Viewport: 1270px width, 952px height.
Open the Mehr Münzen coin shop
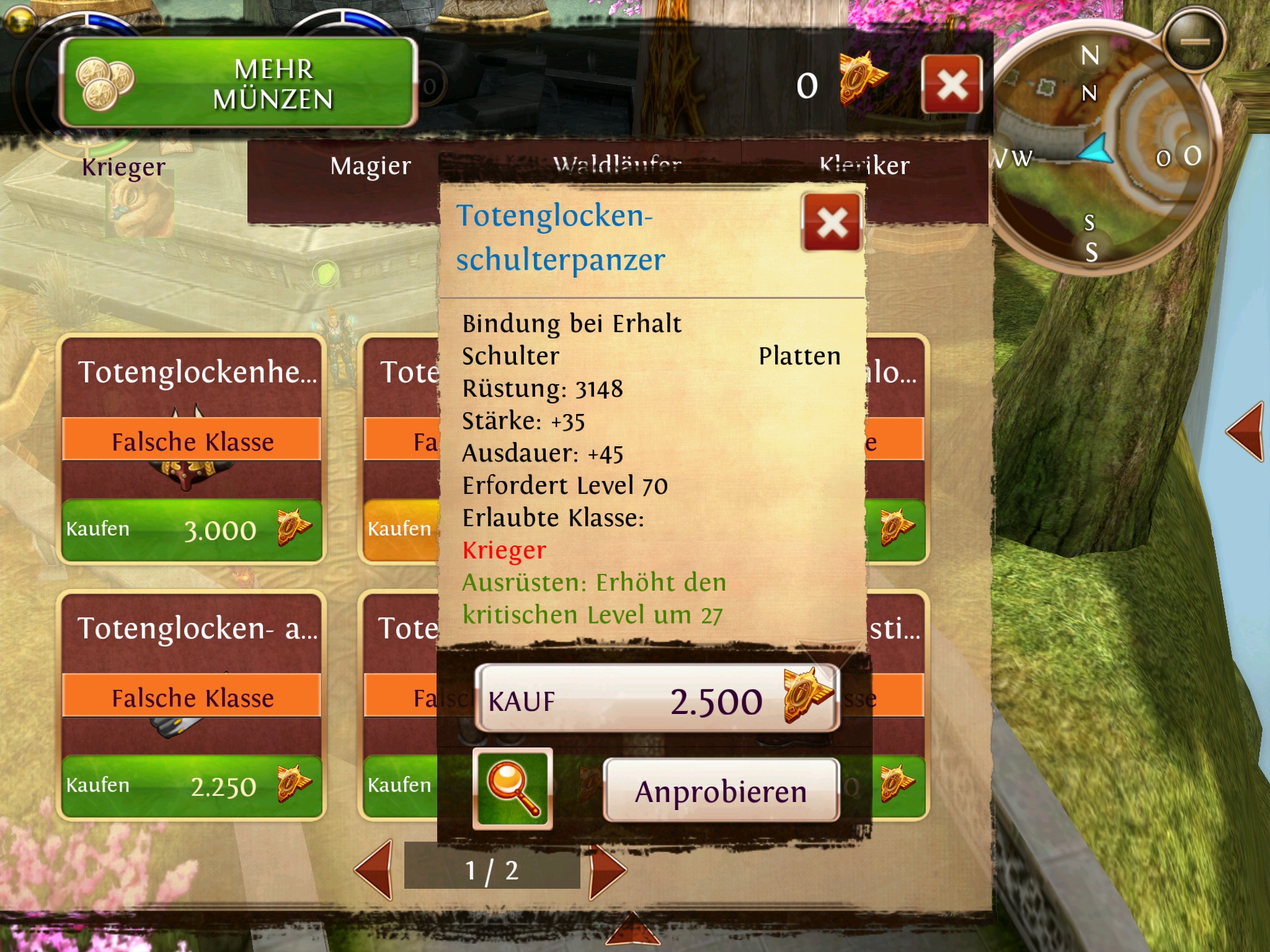tap(238, 83)
